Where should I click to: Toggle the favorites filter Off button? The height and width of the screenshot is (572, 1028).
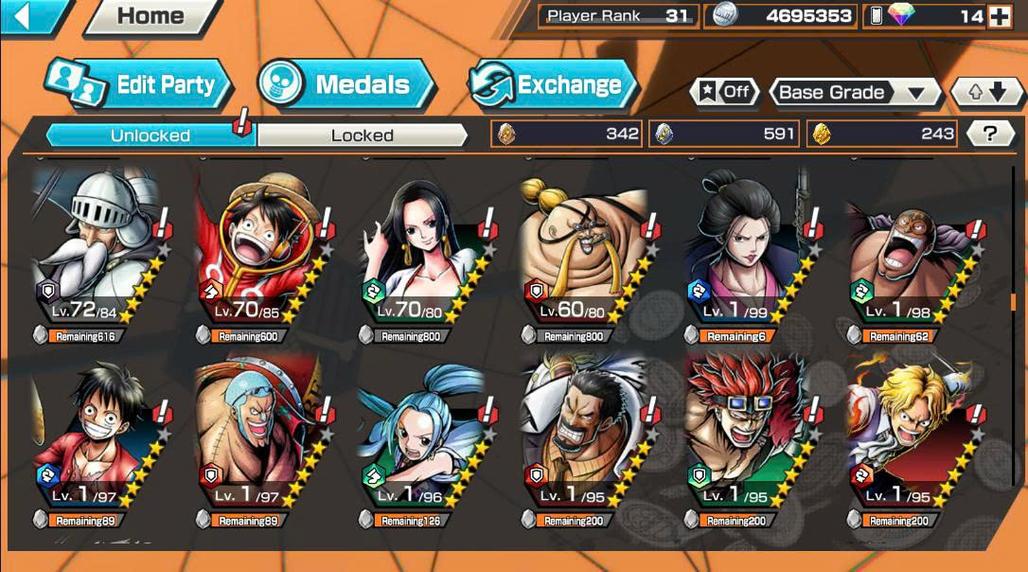point(724,92)
